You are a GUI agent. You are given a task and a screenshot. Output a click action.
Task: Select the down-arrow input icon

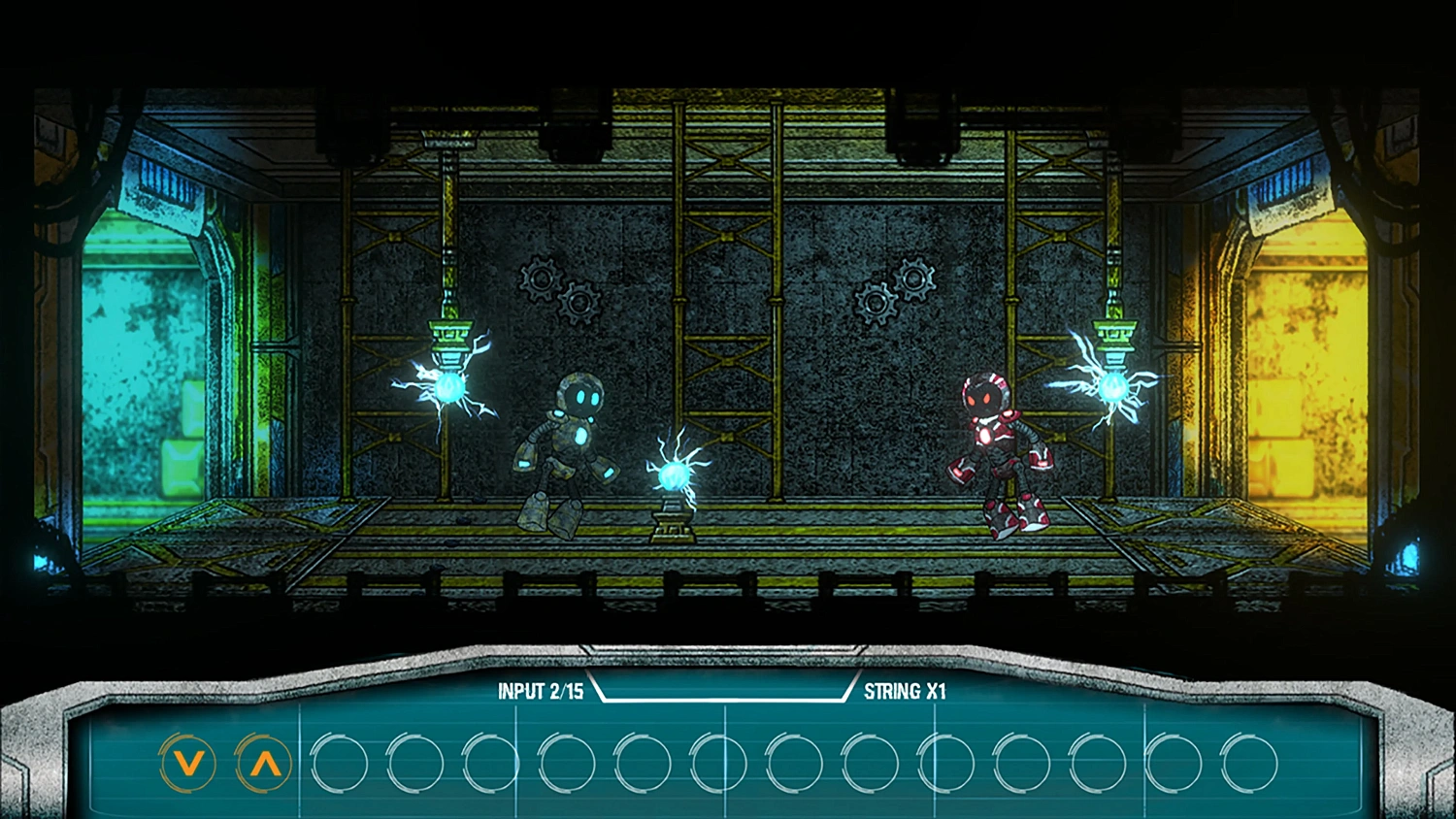click(x=187, y=764)
